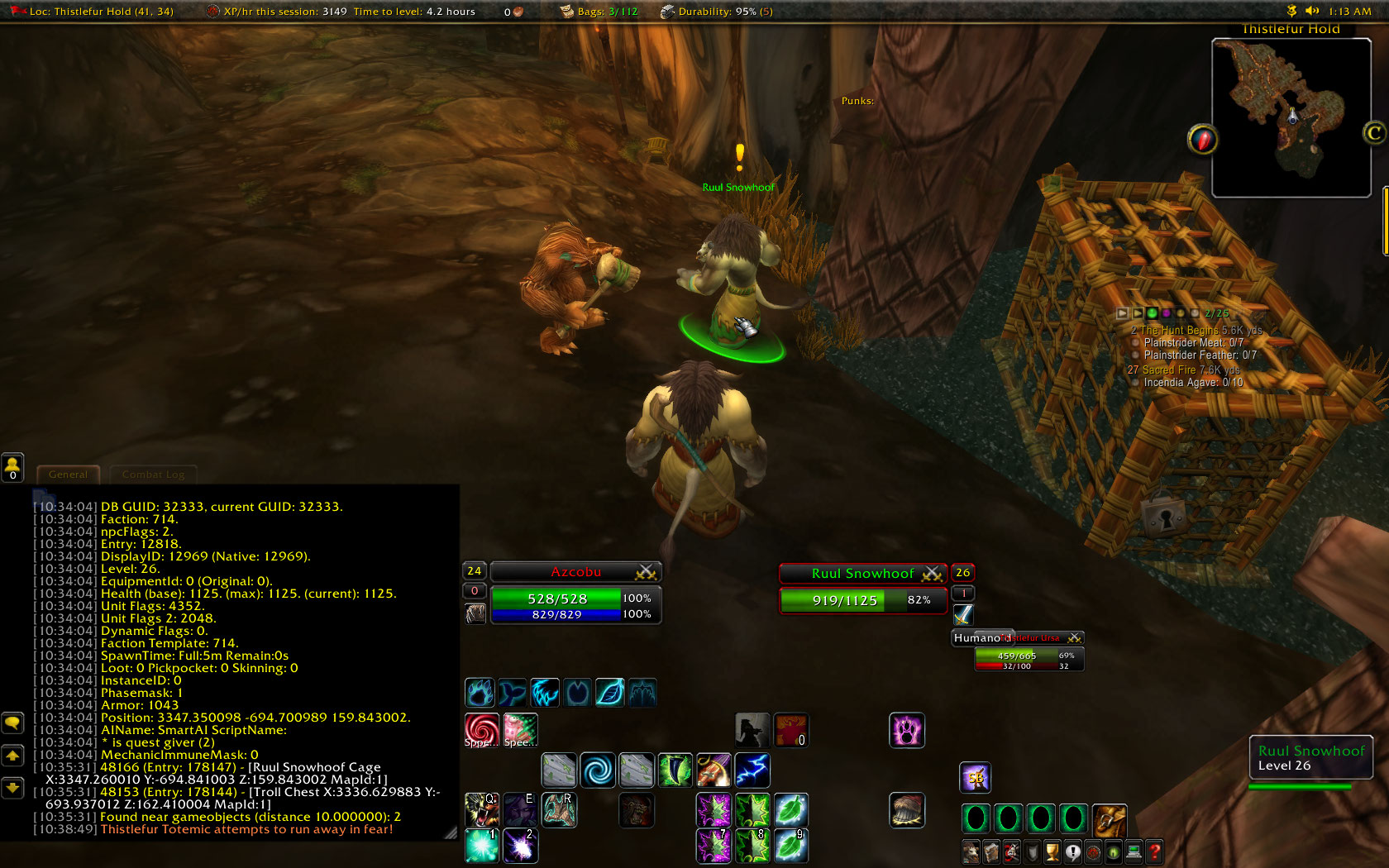Open the minimap tracking icon

point(1201,140)
